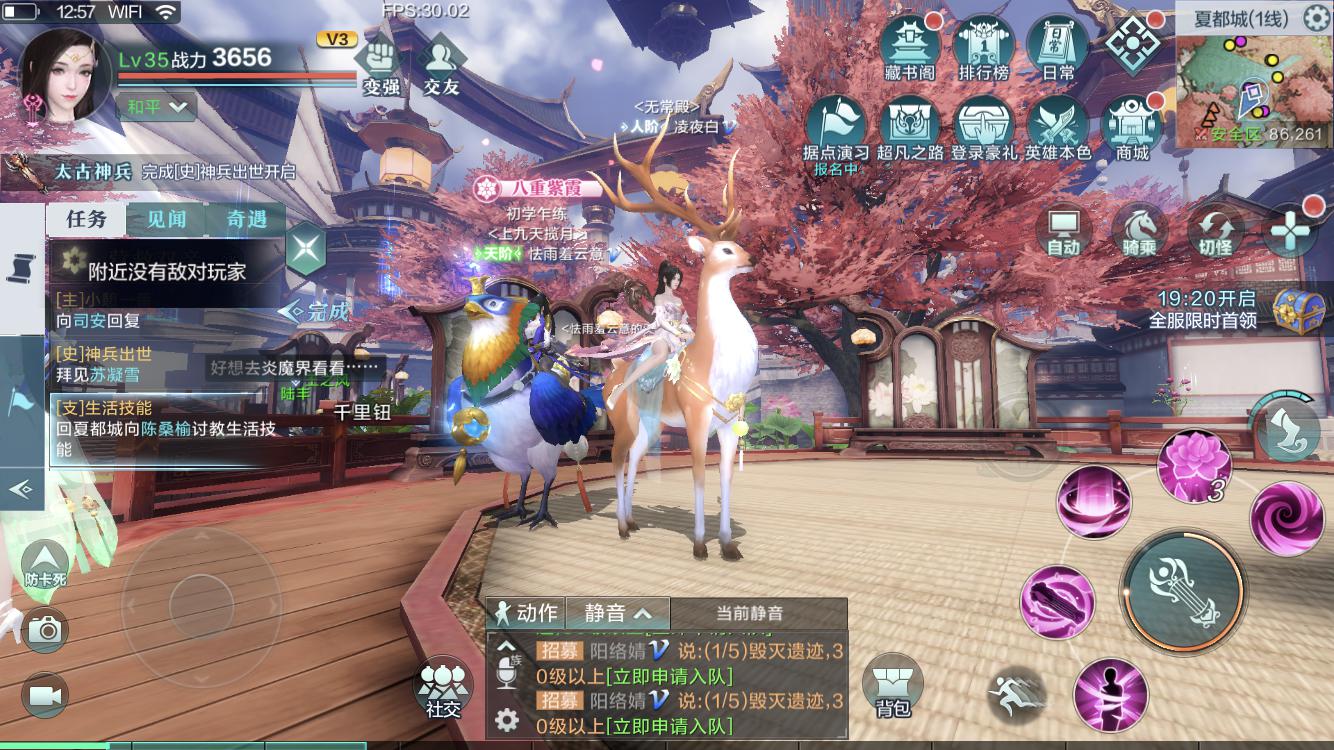Viewport: 1334px width, 750px height.
Task: Open the 英雄本色 event icon
Action: (1058, 127)
